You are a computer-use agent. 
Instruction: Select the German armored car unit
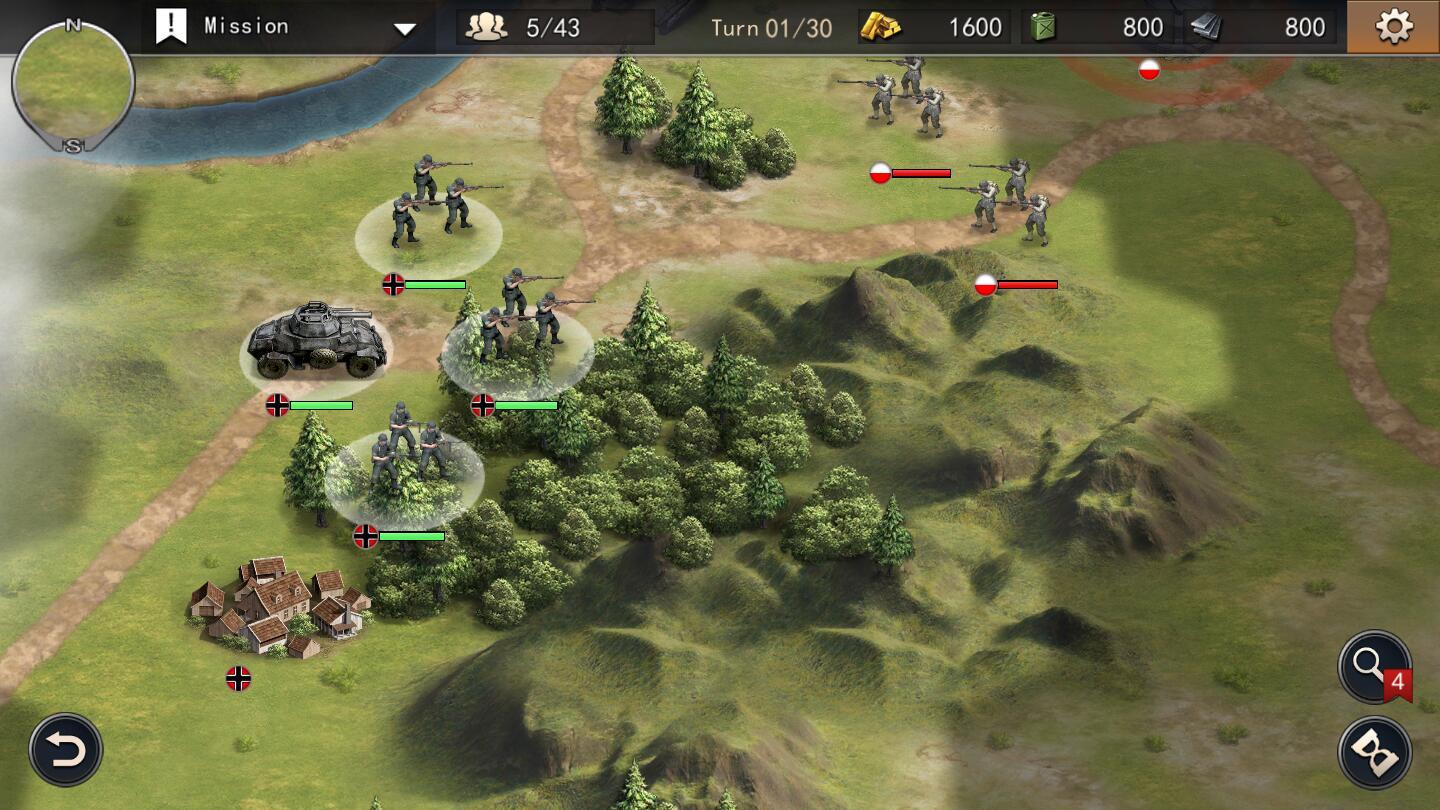pyautogui.click(x=316, y=341)
